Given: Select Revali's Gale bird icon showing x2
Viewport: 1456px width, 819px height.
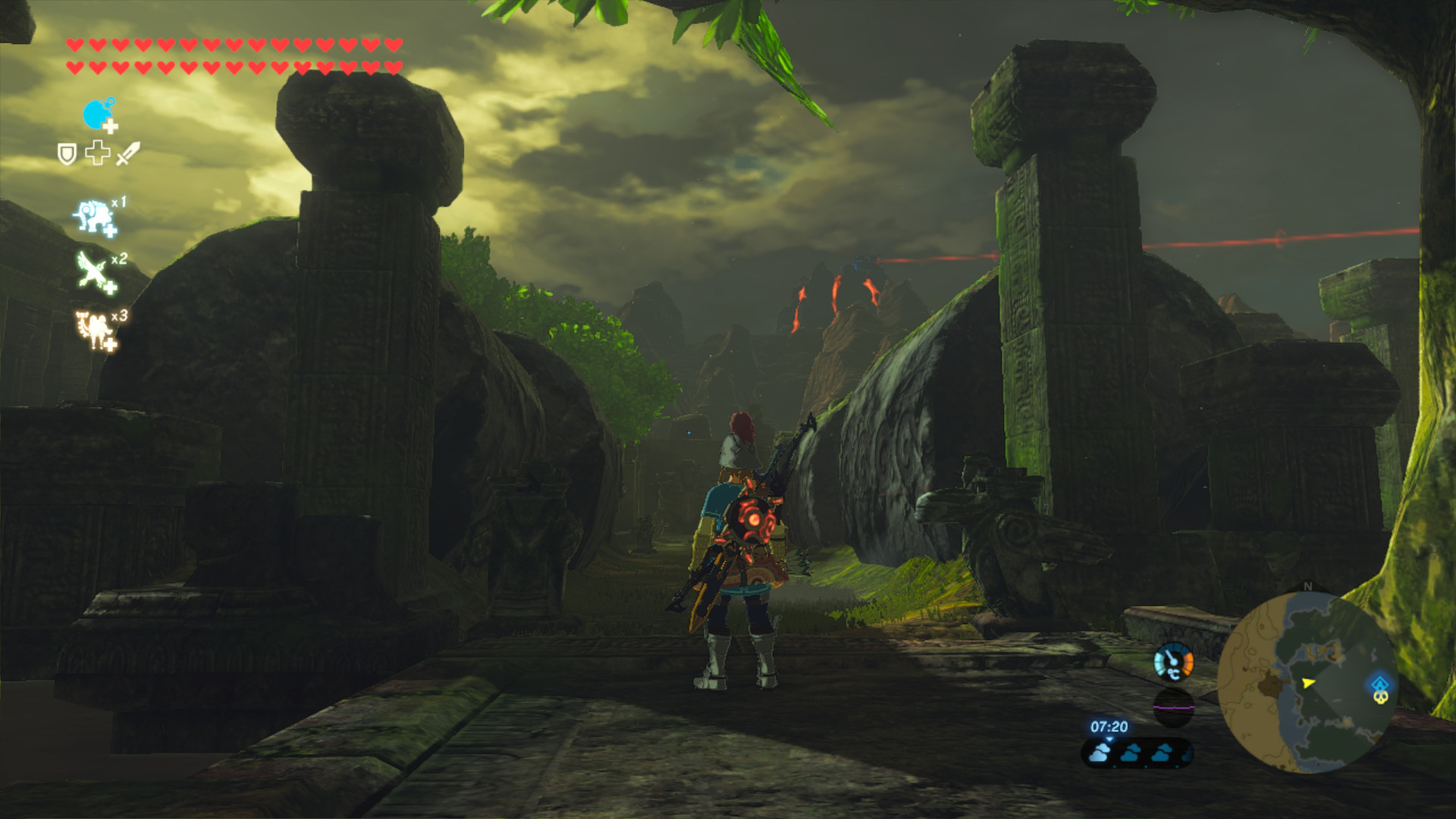Looking at the screenshot, I should coord(92,270).
